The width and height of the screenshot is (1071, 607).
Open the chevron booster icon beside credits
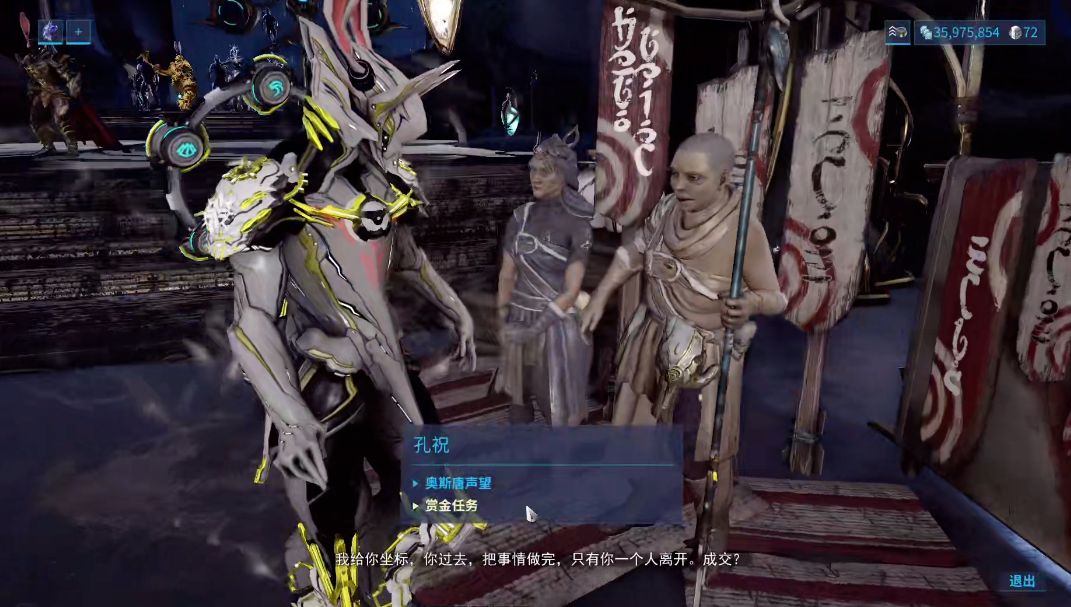point(897,33)
